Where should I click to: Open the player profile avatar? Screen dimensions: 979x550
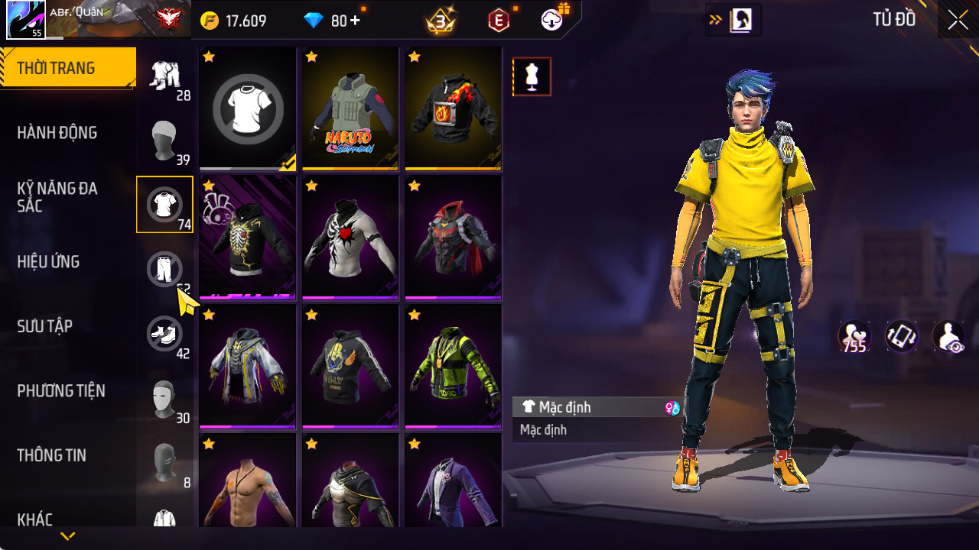click(25, 20)
